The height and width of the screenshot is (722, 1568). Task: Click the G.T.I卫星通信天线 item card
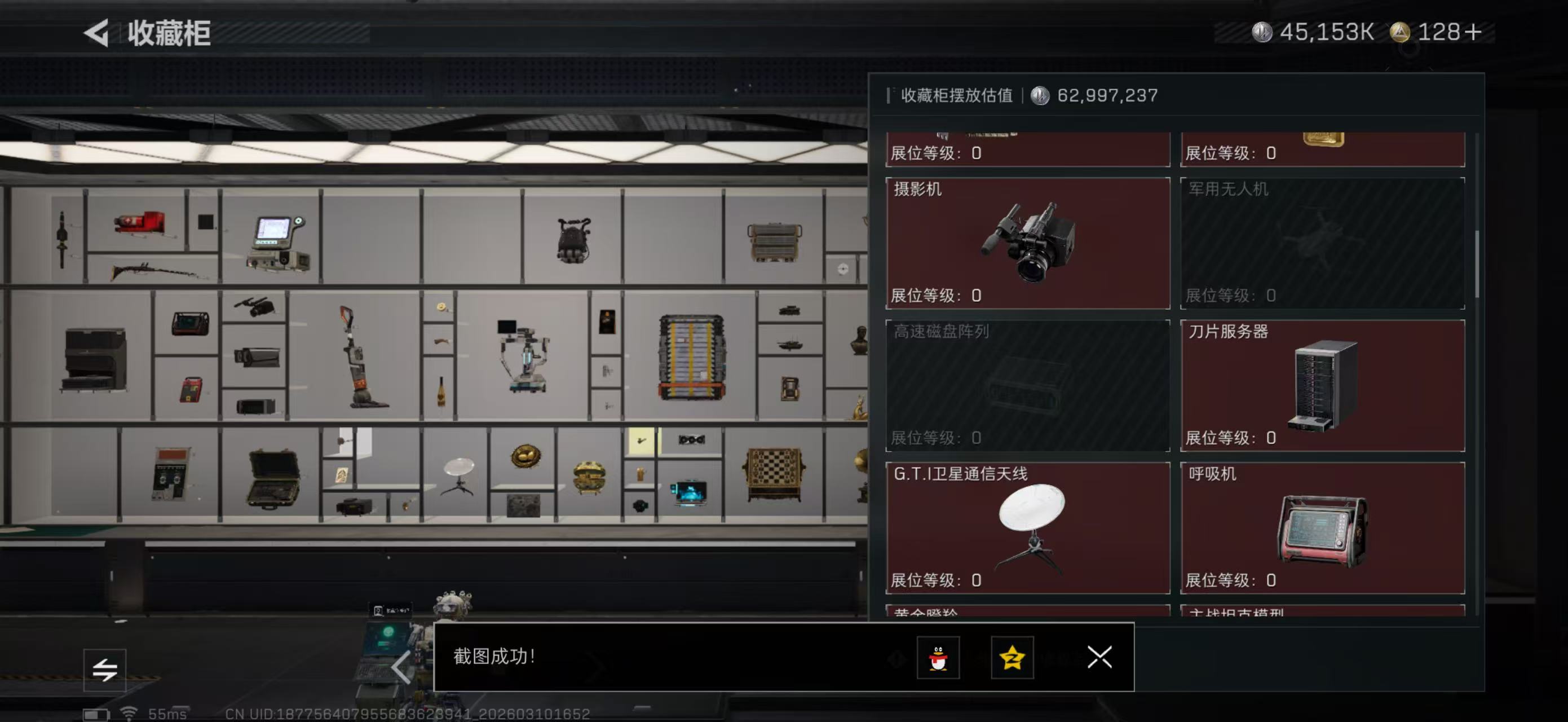tap(1027, 529)
